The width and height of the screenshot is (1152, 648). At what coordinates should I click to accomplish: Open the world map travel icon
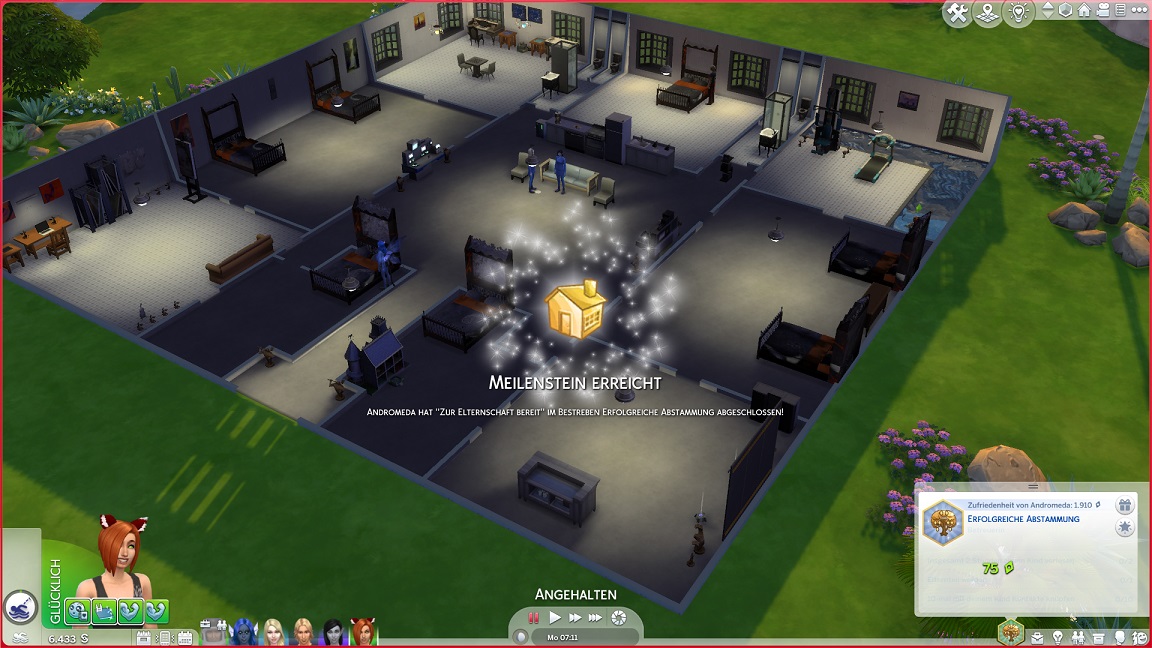(988, 13)
